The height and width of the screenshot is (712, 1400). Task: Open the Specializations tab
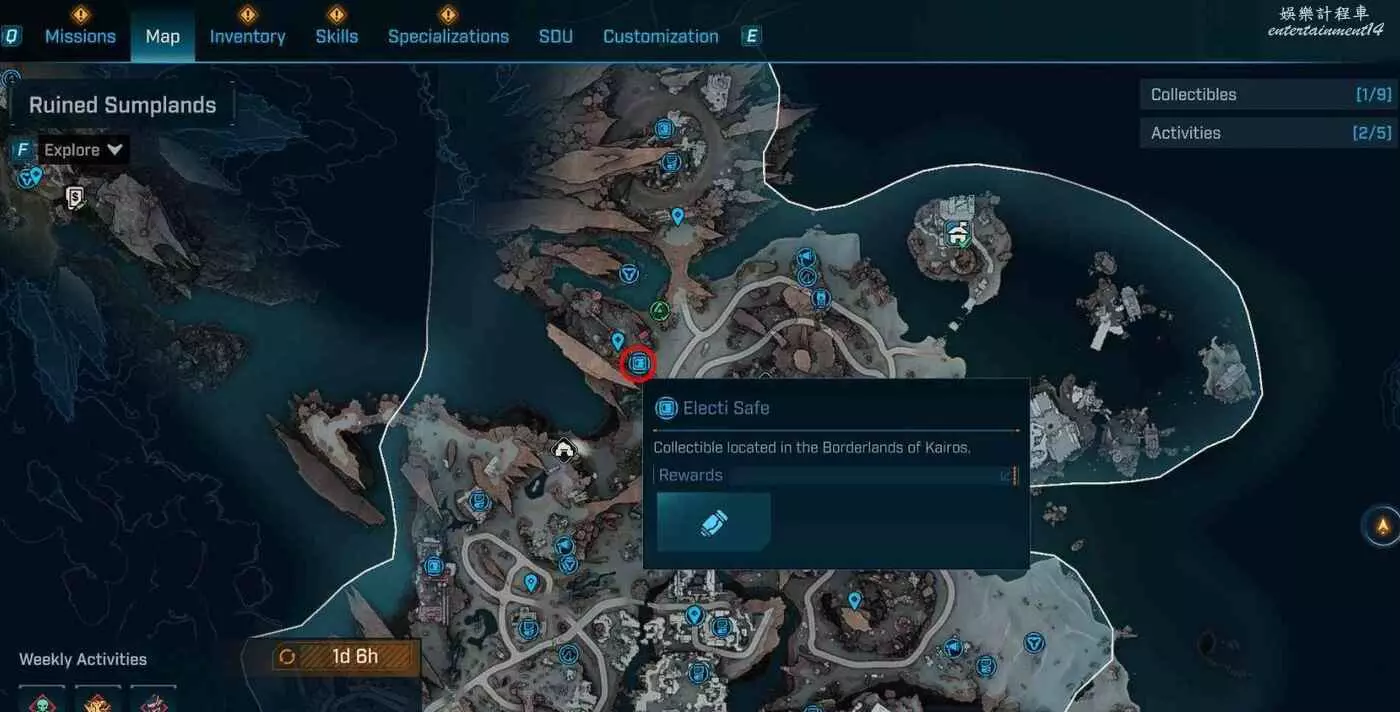[448, 36]
